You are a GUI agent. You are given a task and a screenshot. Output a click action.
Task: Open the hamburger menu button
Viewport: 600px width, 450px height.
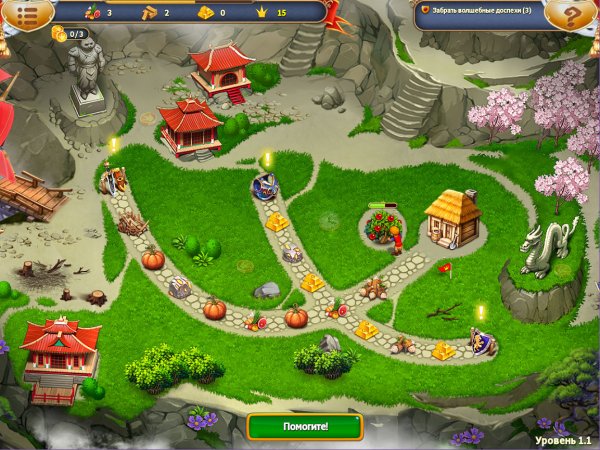[22, 13]
